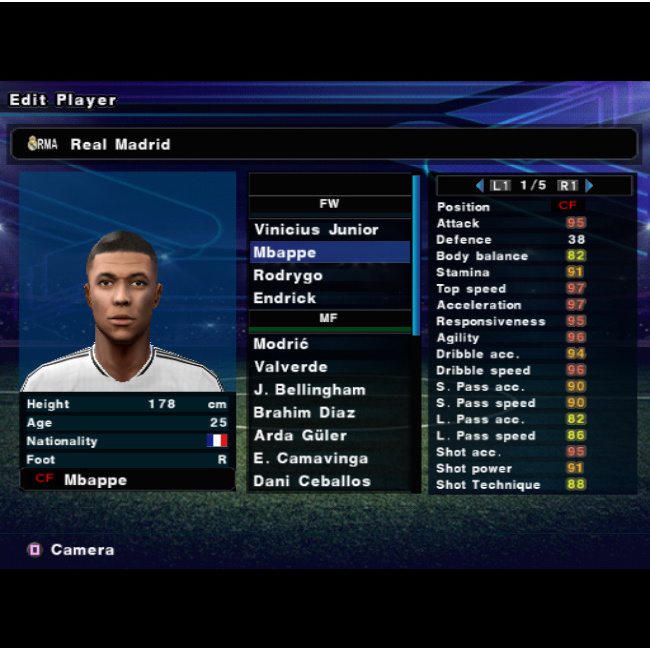Viewport: 650px width, 650px height.
Task: Click Mbappe's face portrait
Action: click(124, 300)
